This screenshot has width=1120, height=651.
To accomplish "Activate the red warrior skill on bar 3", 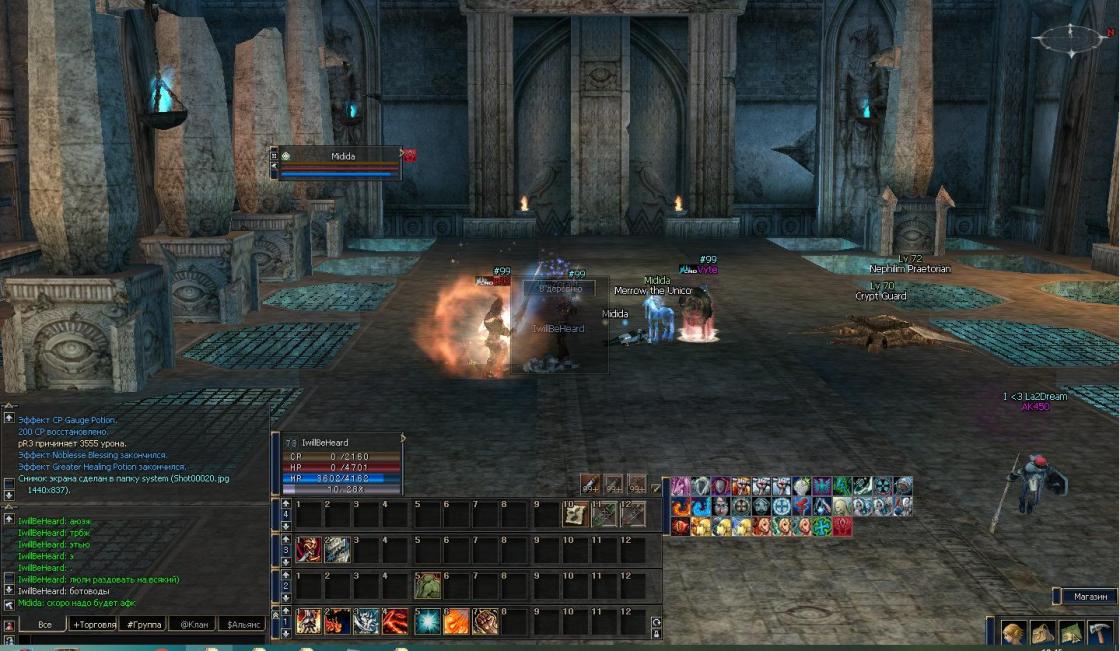I will coord(308,549).
